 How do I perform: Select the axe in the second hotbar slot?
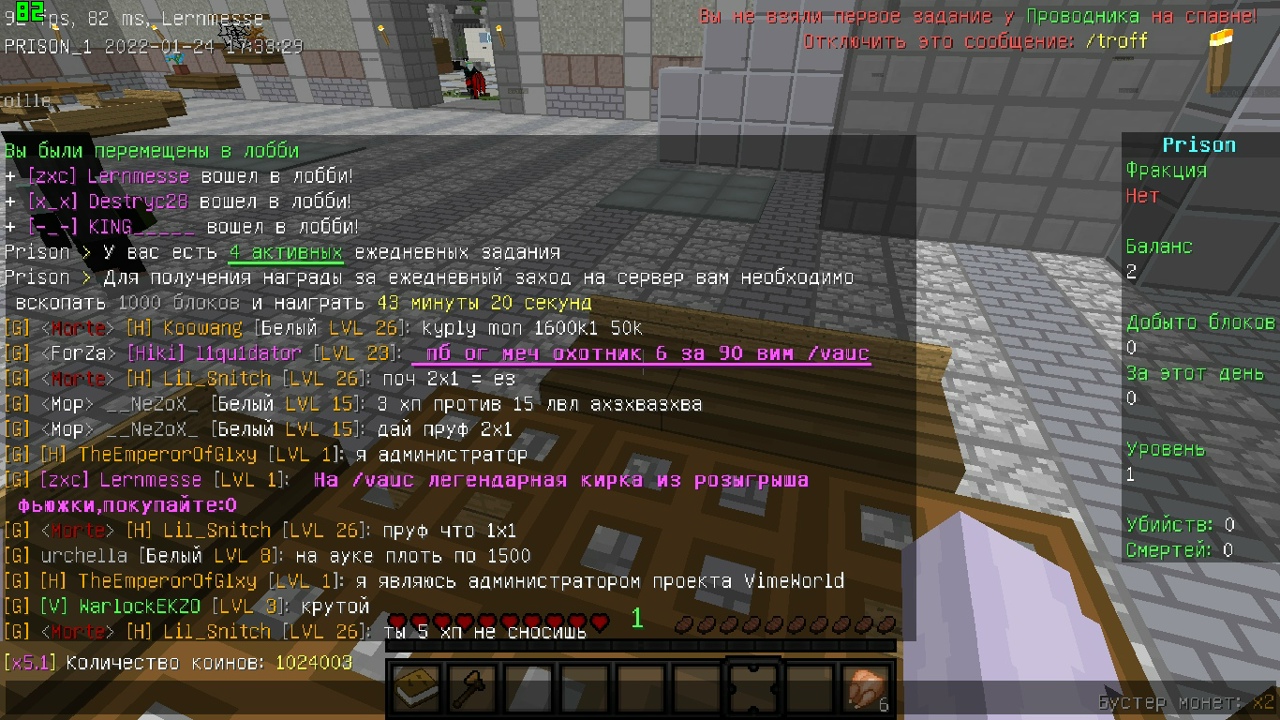(470, 686)
